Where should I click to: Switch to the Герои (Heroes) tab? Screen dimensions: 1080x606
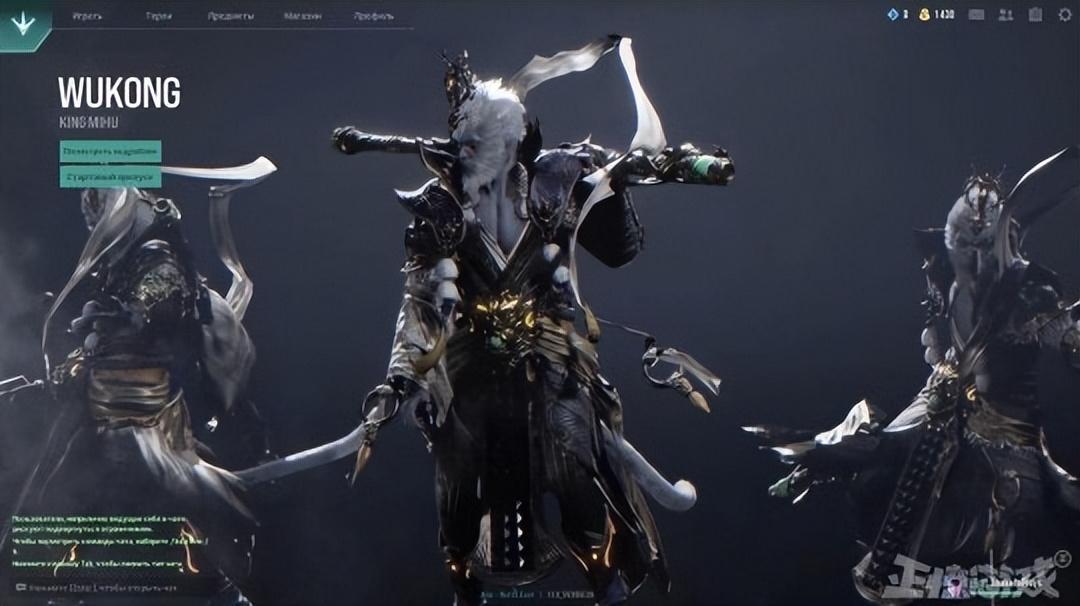[159, 16]
